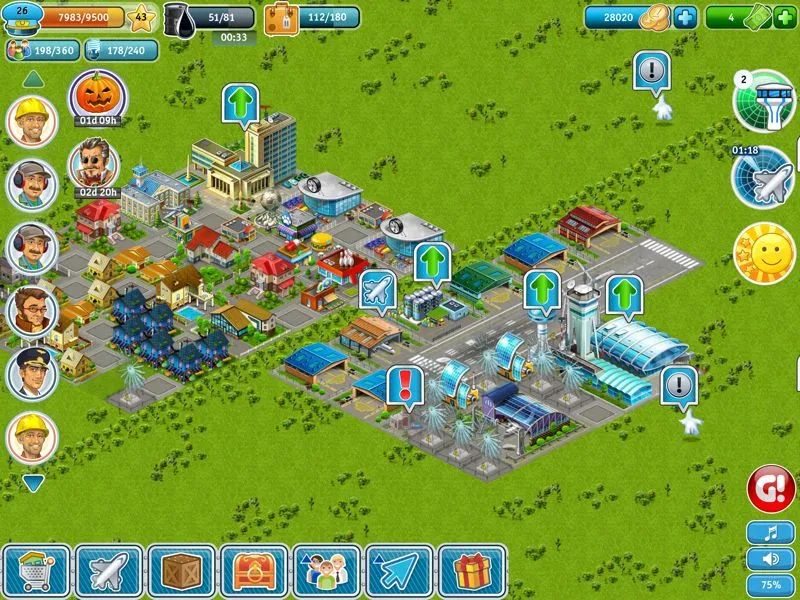800x600 pixels.
Task: Toggle the music note button
Action: click(770, 533)
